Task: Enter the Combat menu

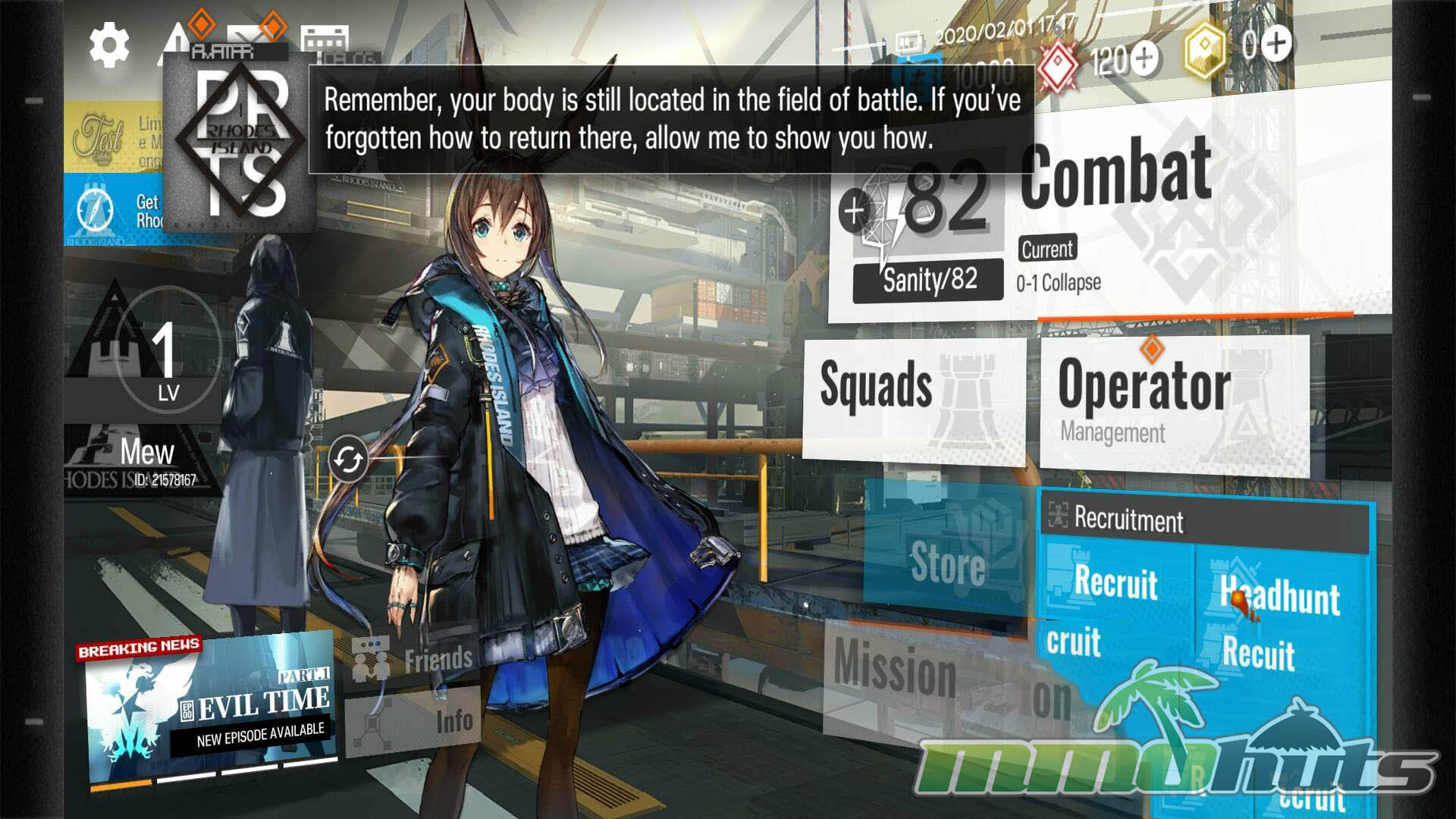Action: pyautogui.click(x=1115, y=176)
